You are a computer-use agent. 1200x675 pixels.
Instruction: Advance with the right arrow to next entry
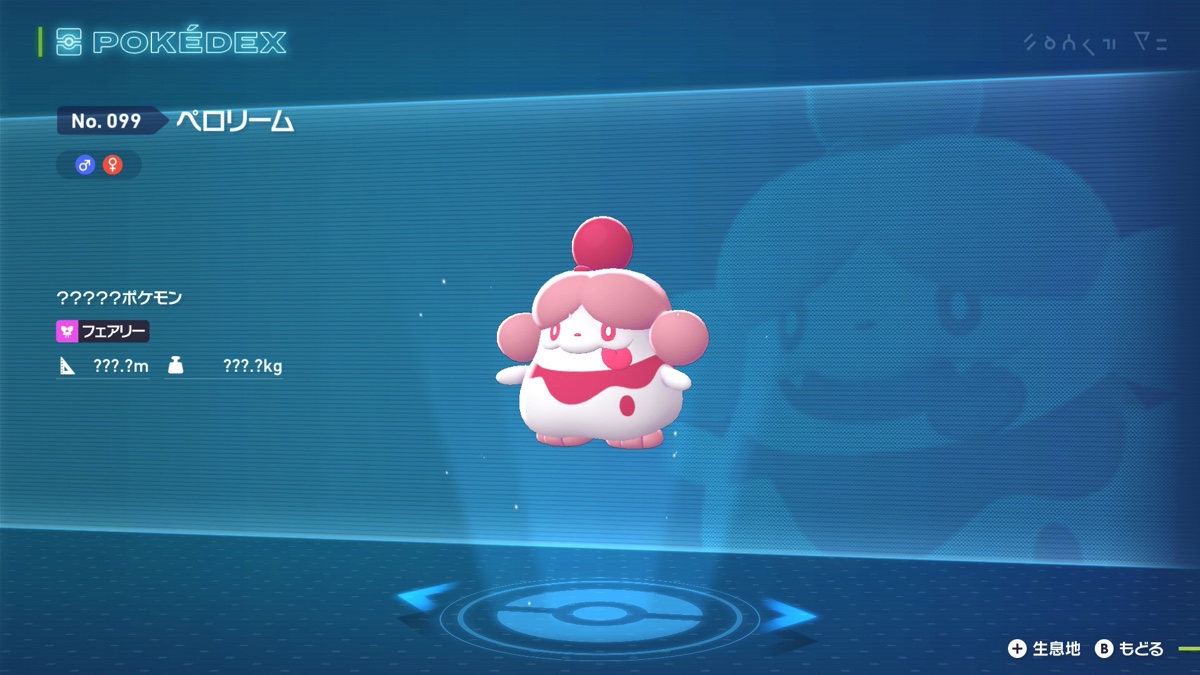tap(789, 612)
